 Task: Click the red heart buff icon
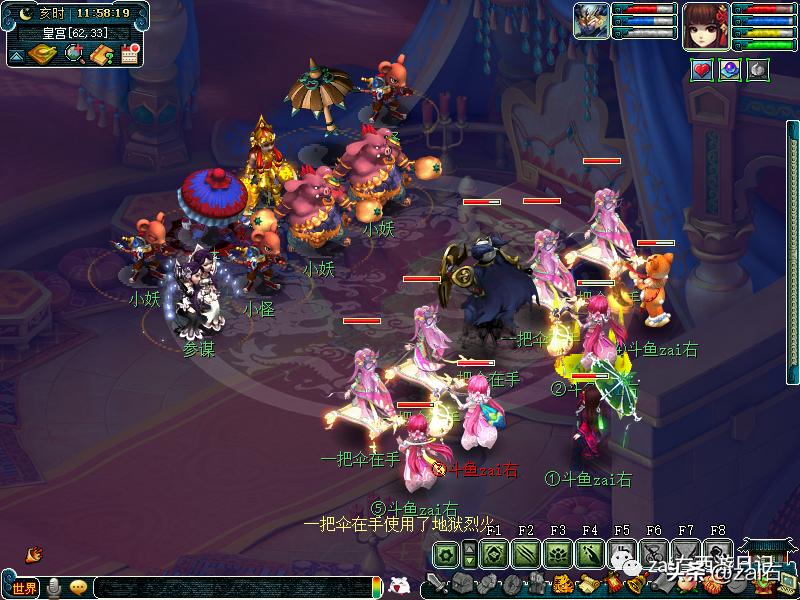point(701,70)
